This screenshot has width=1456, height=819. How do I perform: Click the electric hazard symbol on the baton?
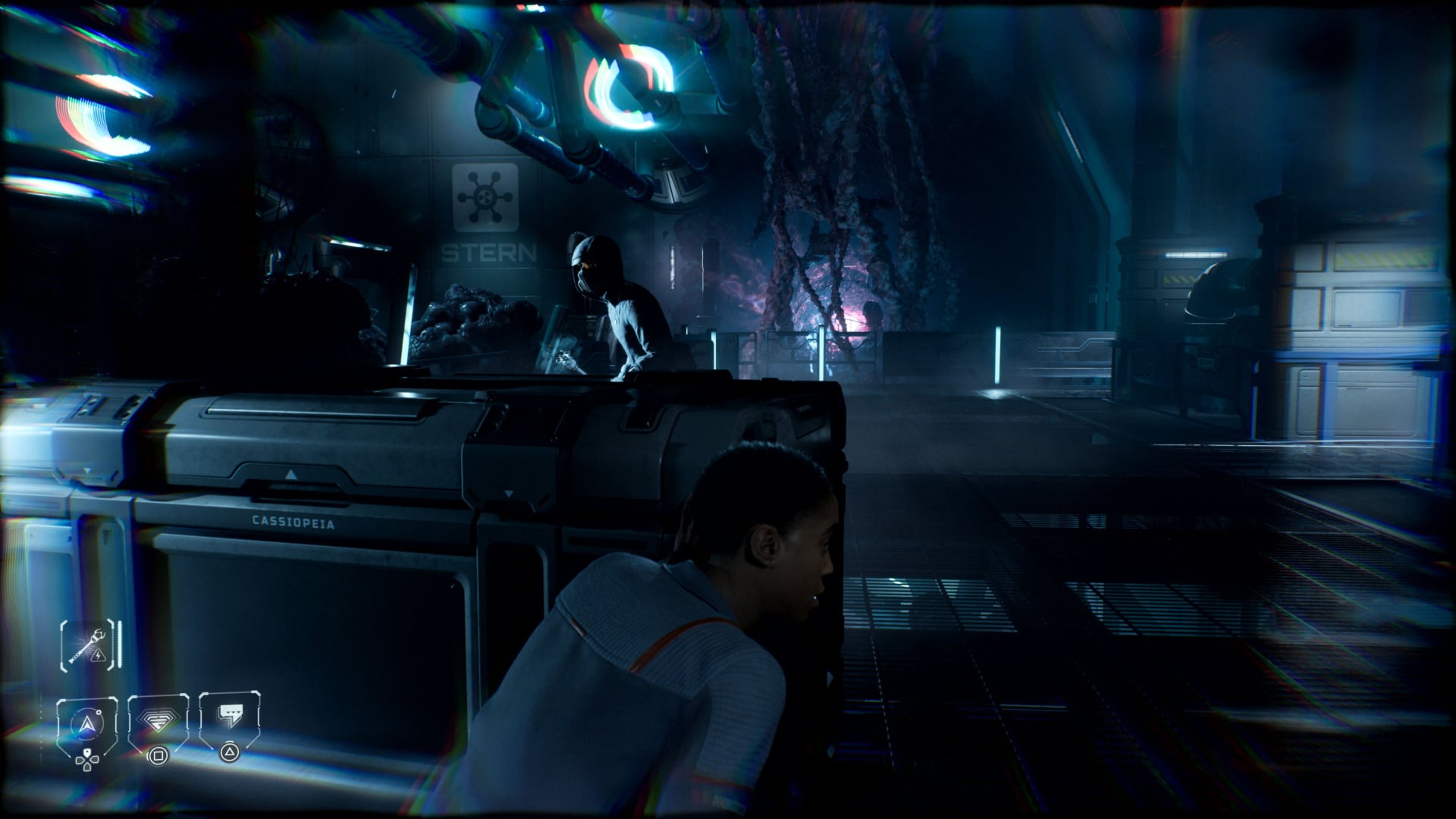tap(98, 657)
